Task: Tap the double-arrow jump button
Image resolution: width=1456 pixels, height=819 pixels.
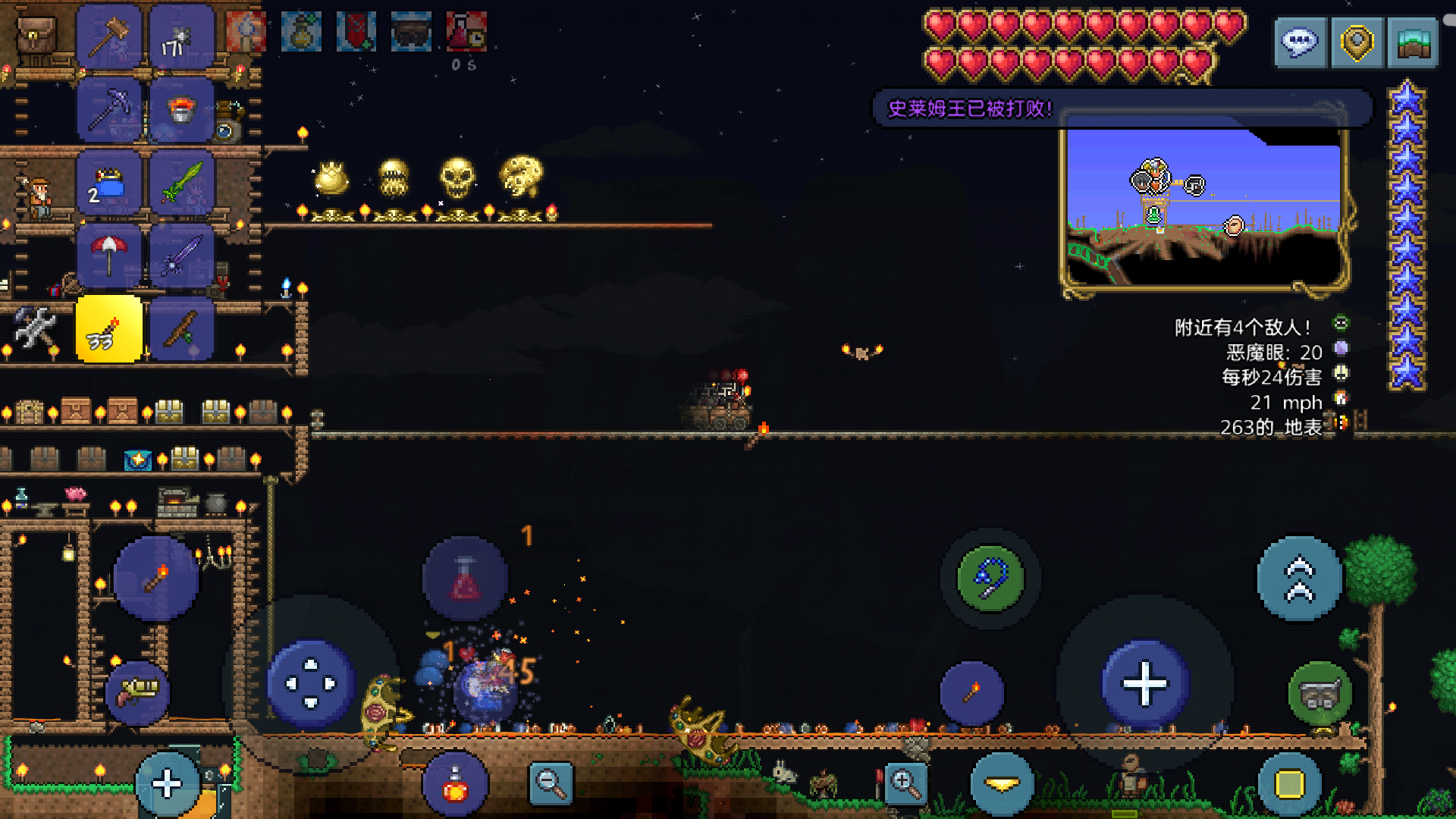Action: point(1299,579)
